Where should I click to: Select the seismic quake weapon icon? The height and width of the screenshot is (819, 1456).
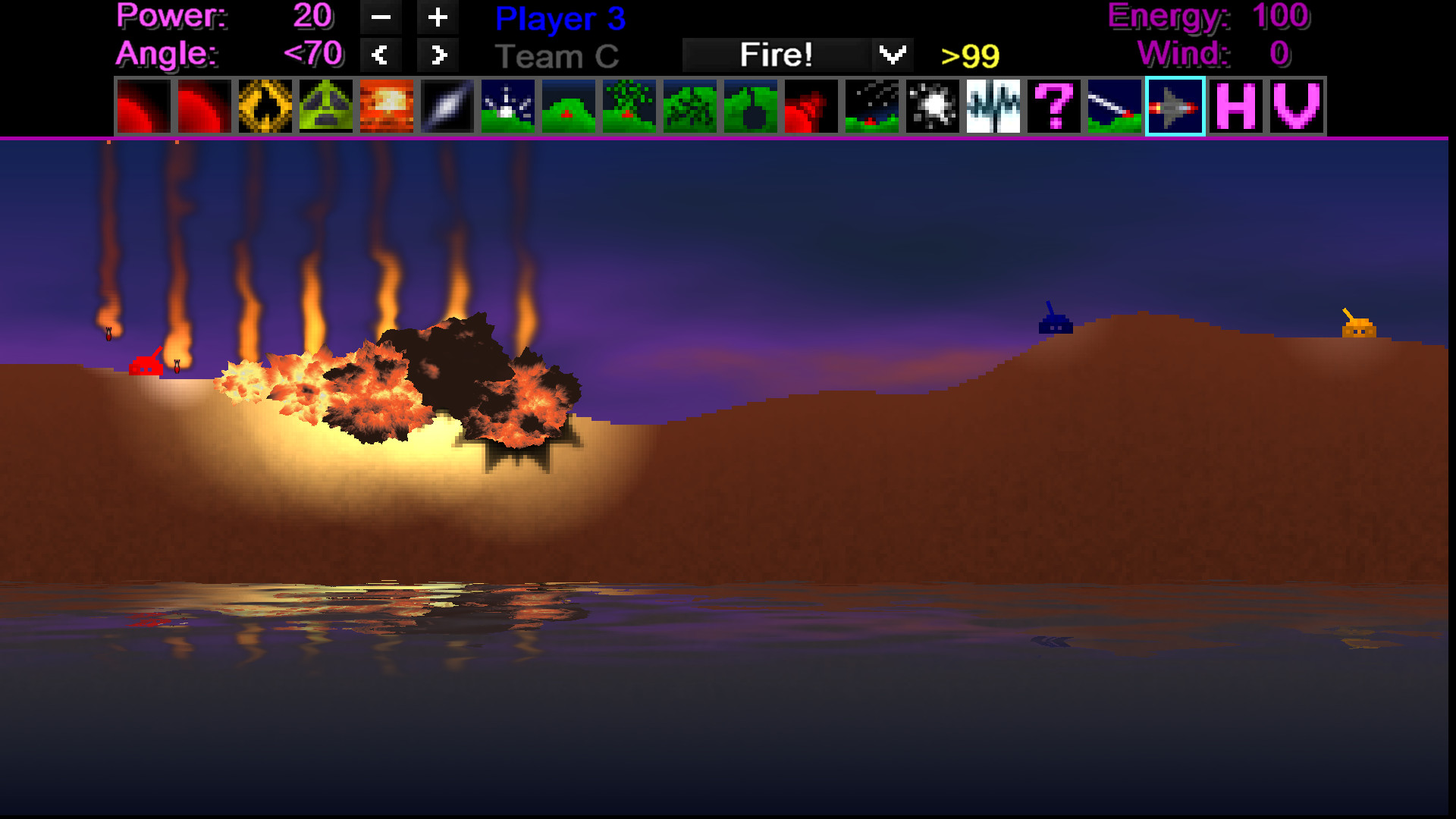[x=993, y=106]
